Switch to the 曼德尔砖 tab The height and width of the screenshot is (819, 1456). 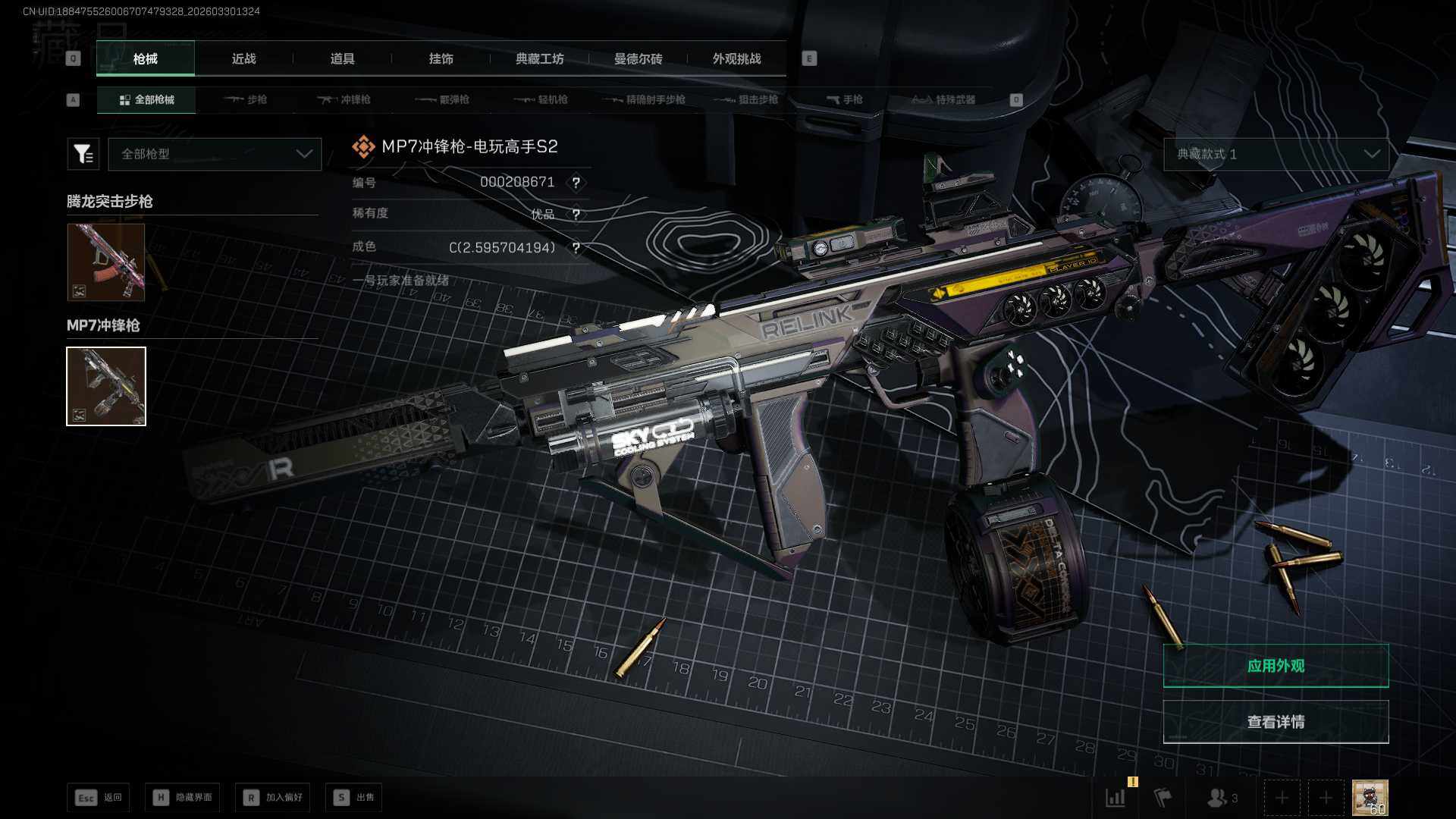point(638,58)
